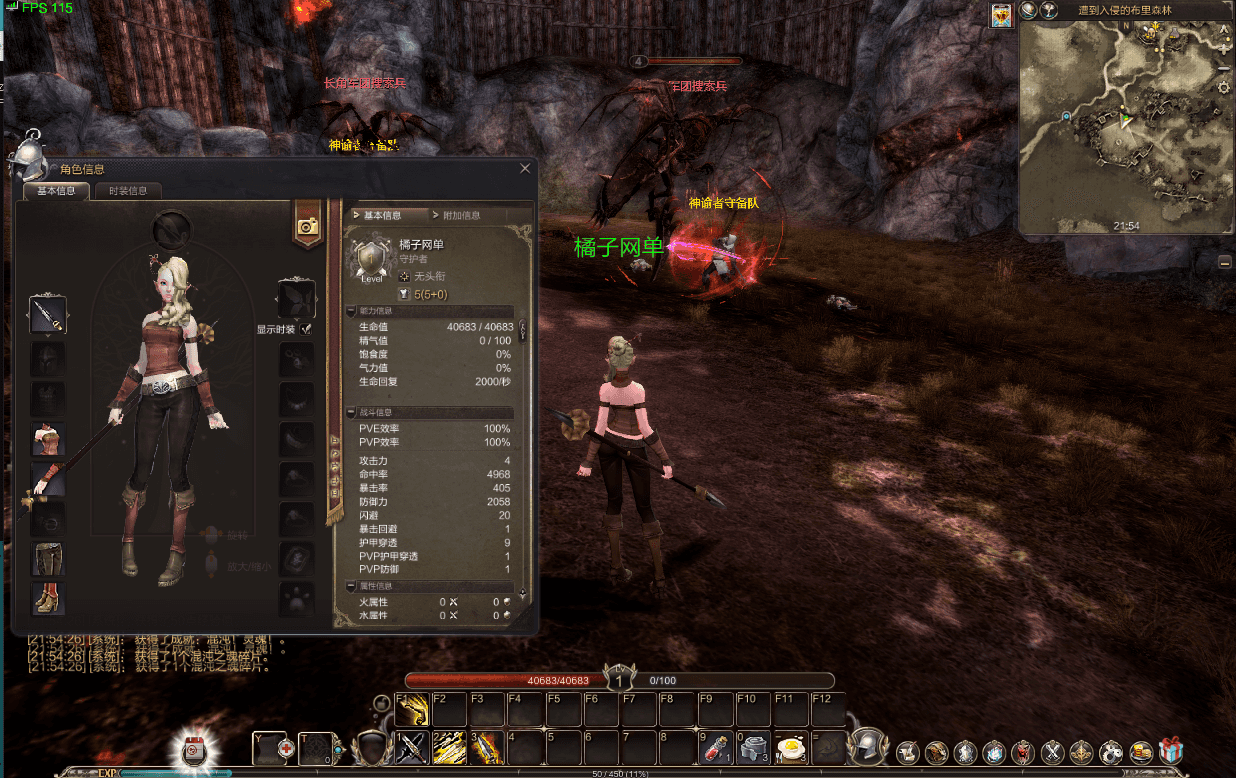This screenshot has height=778, width=1236.
Task: Click the minimap zoom-out minus button
Action: [x=1224, y=68]
